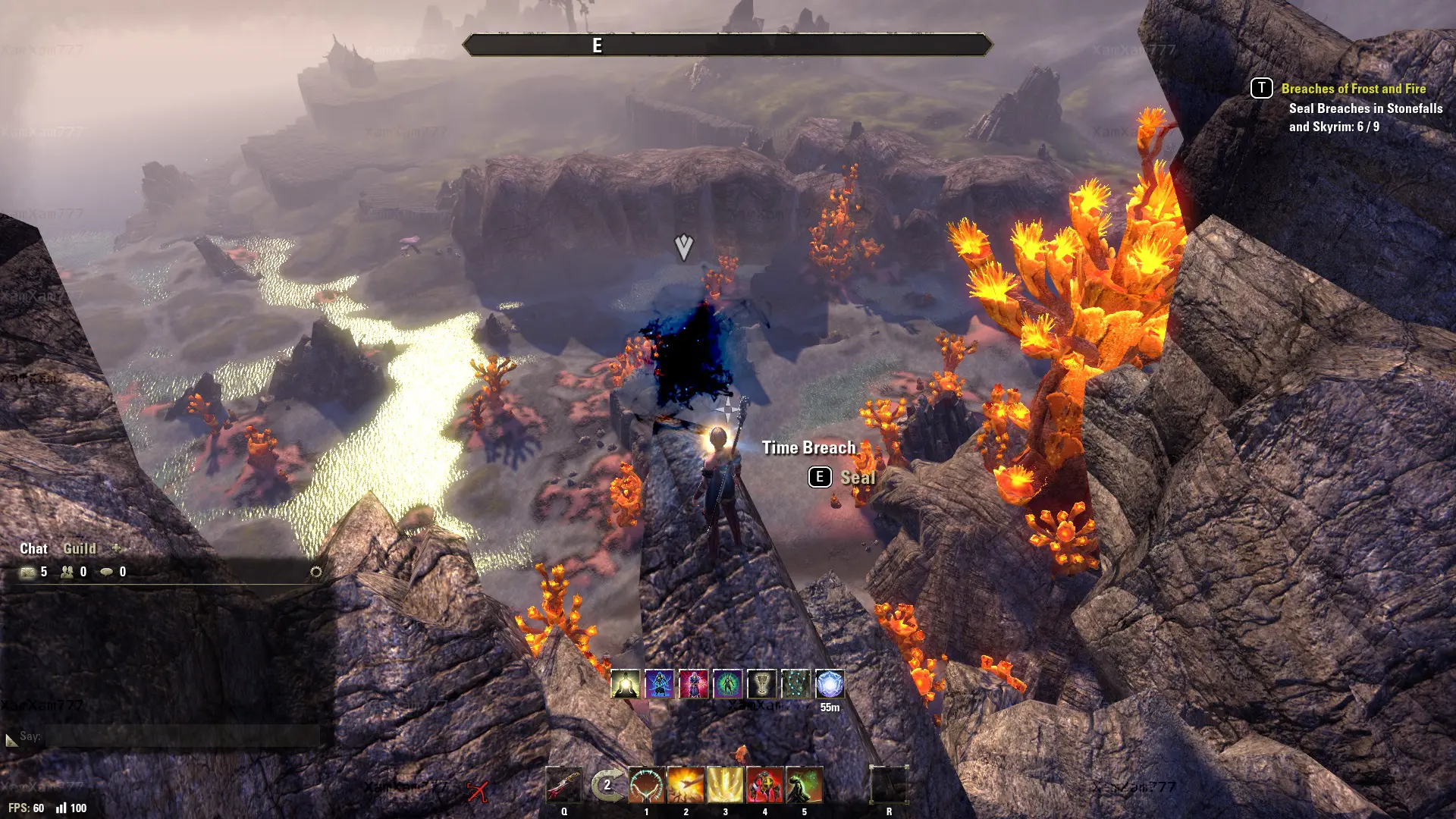Activate the green hooded figure ability
1456x819 pixels.
click(804, 786)
